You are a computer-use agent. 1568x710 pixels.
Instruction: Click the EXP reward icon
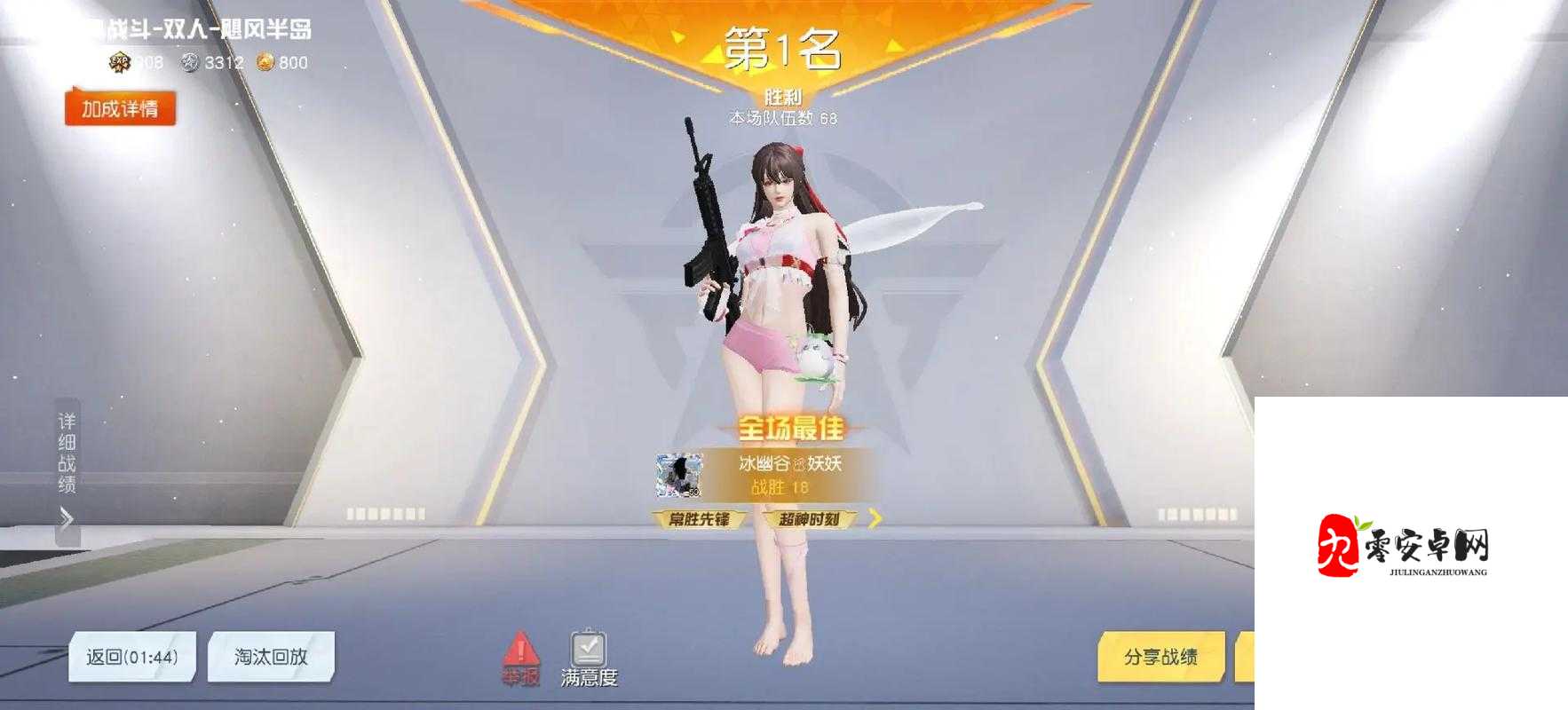pos(120,62)
